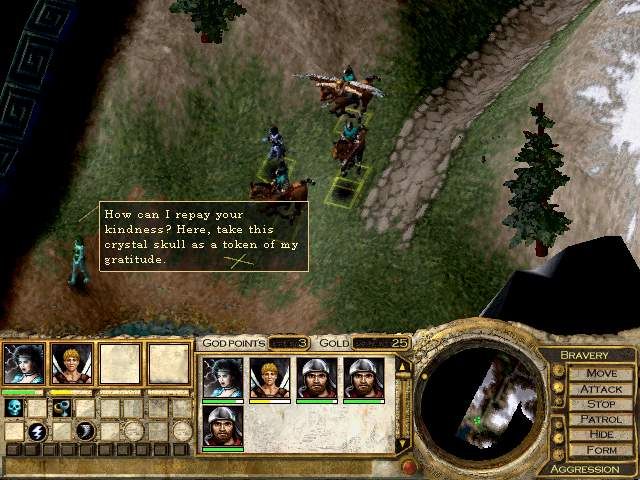Activate the Hide command
640x480 pixels.
click(601, 435)
